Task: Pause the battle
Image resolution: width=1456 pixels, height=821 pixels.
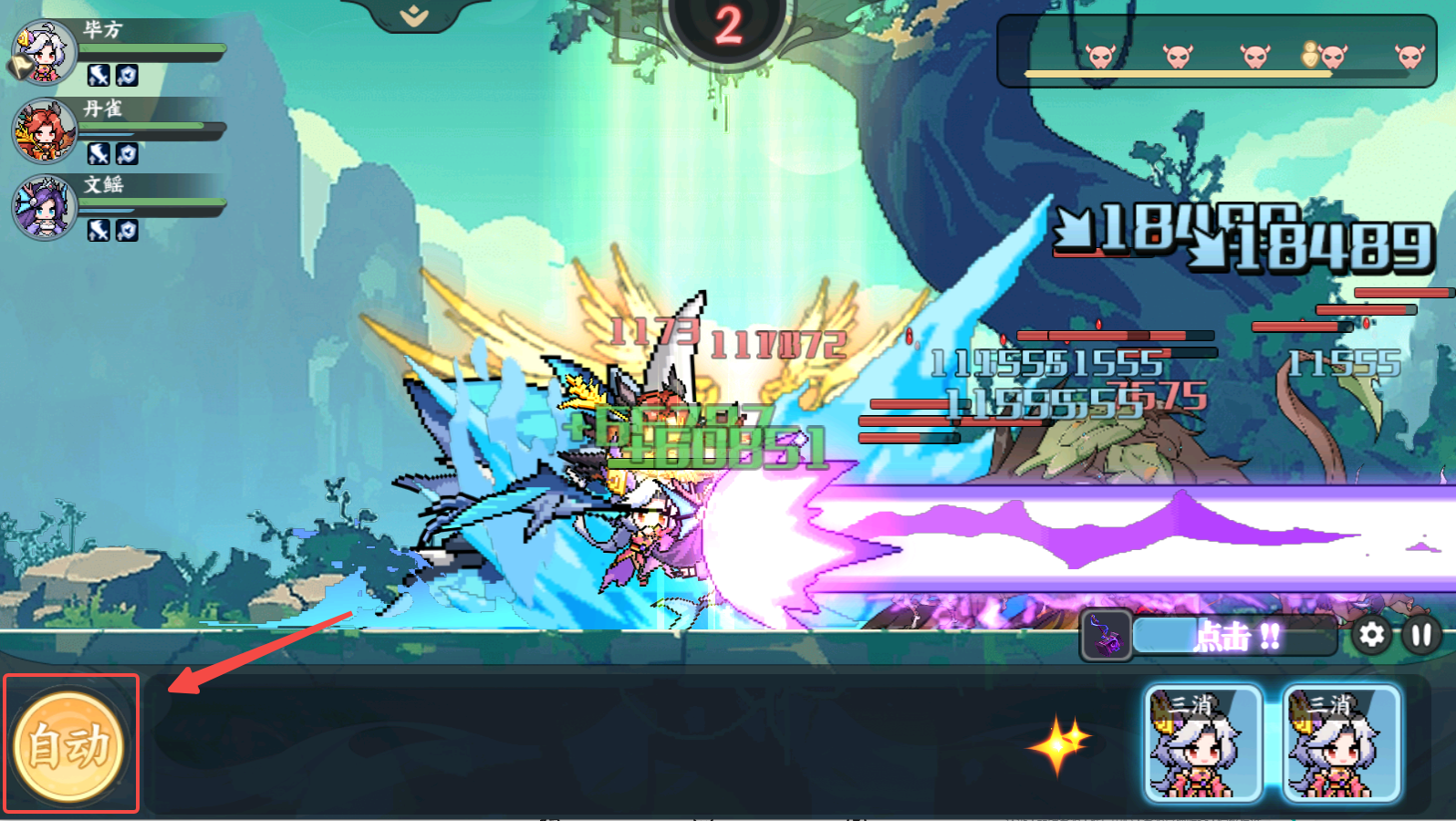Action: click(1420, 635)
